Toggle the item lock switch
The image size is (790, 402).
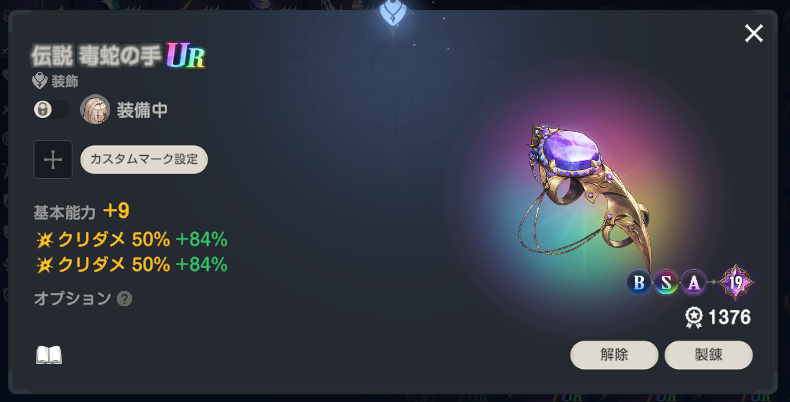coord(50,110)
